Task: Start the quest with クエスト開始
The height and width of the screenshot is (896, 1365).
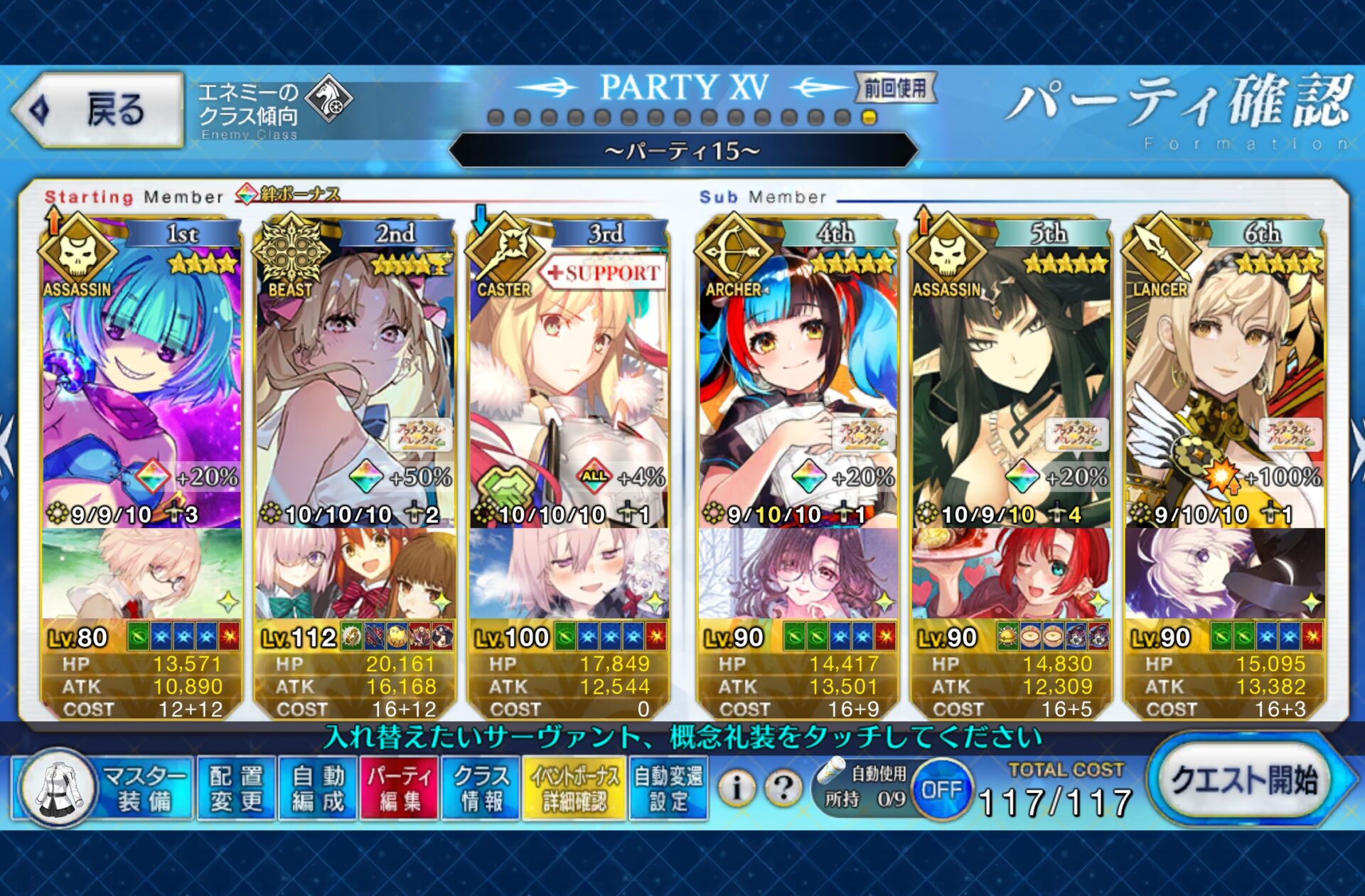Action: tap(1245, 780)
